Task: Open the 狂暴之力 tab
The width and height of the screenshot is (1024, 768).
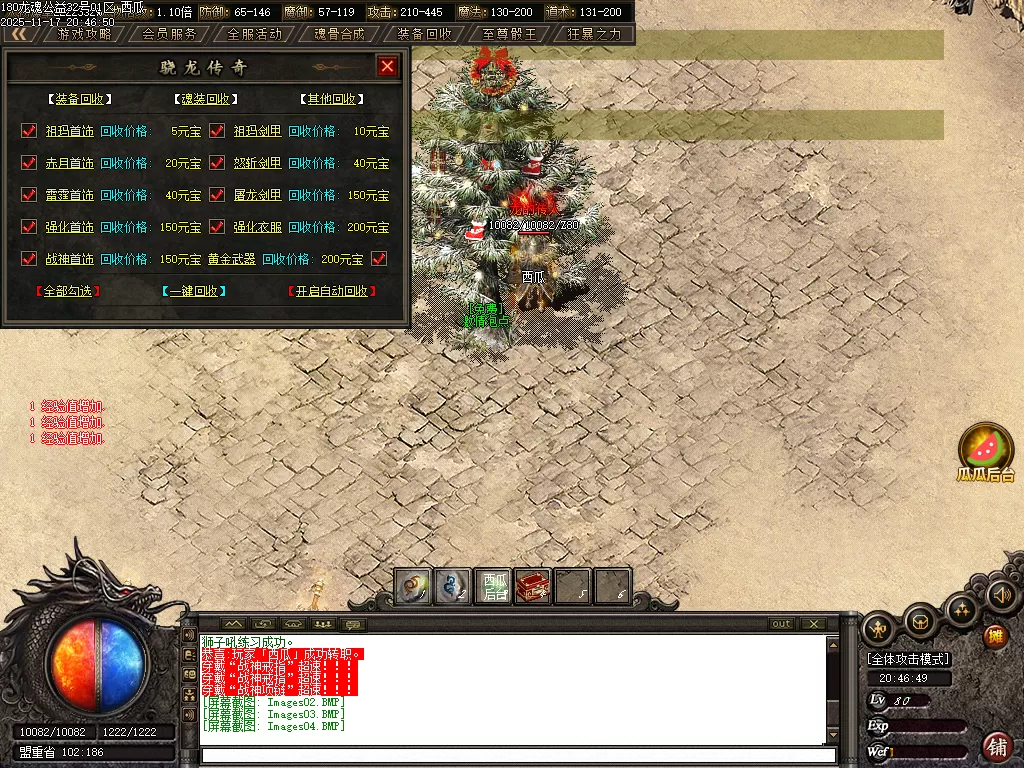Action: (x=594, y=33)
